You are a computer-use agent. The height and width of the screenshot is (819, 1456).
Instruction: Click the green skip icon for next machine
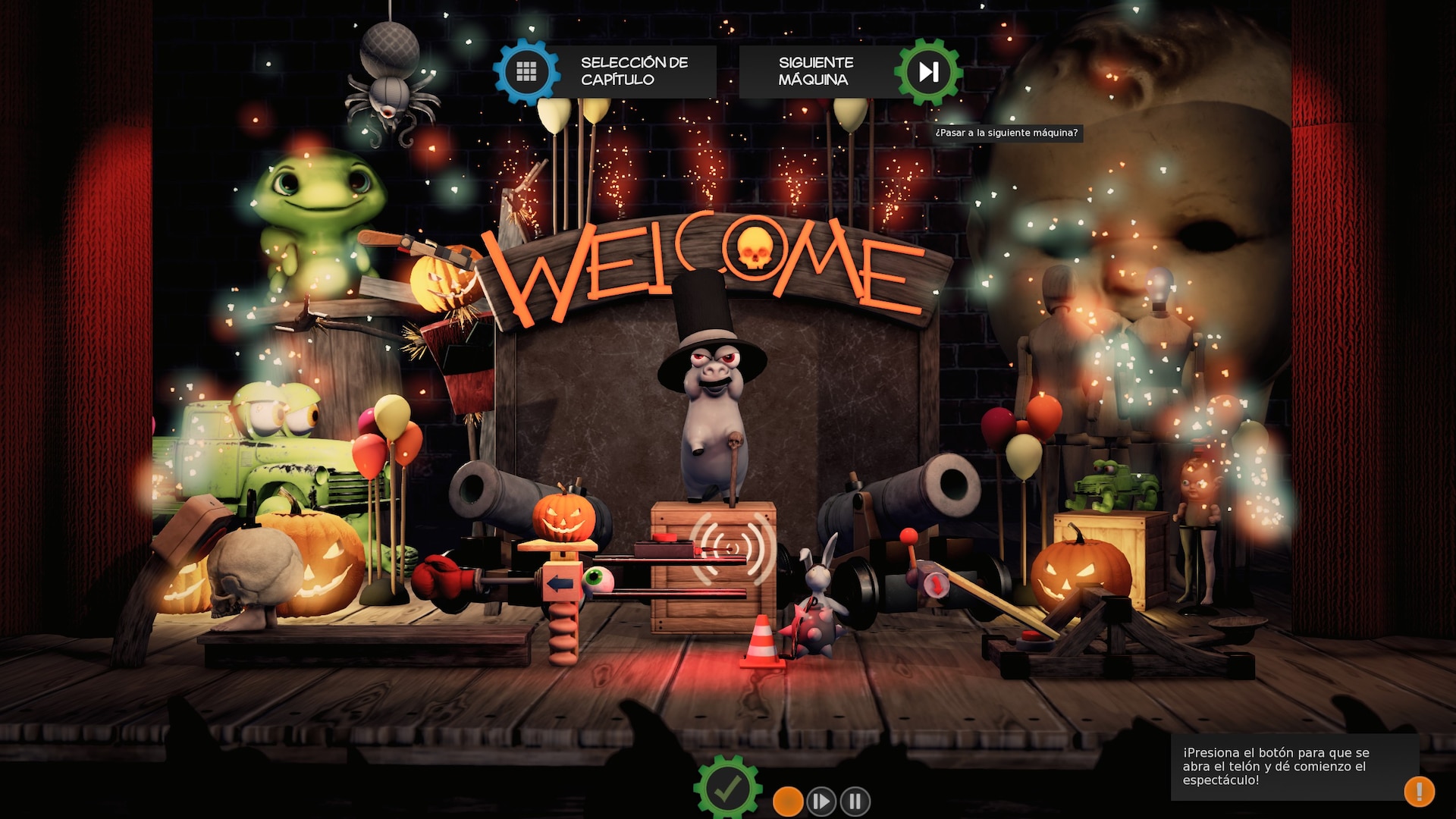[x=927, y=71]
